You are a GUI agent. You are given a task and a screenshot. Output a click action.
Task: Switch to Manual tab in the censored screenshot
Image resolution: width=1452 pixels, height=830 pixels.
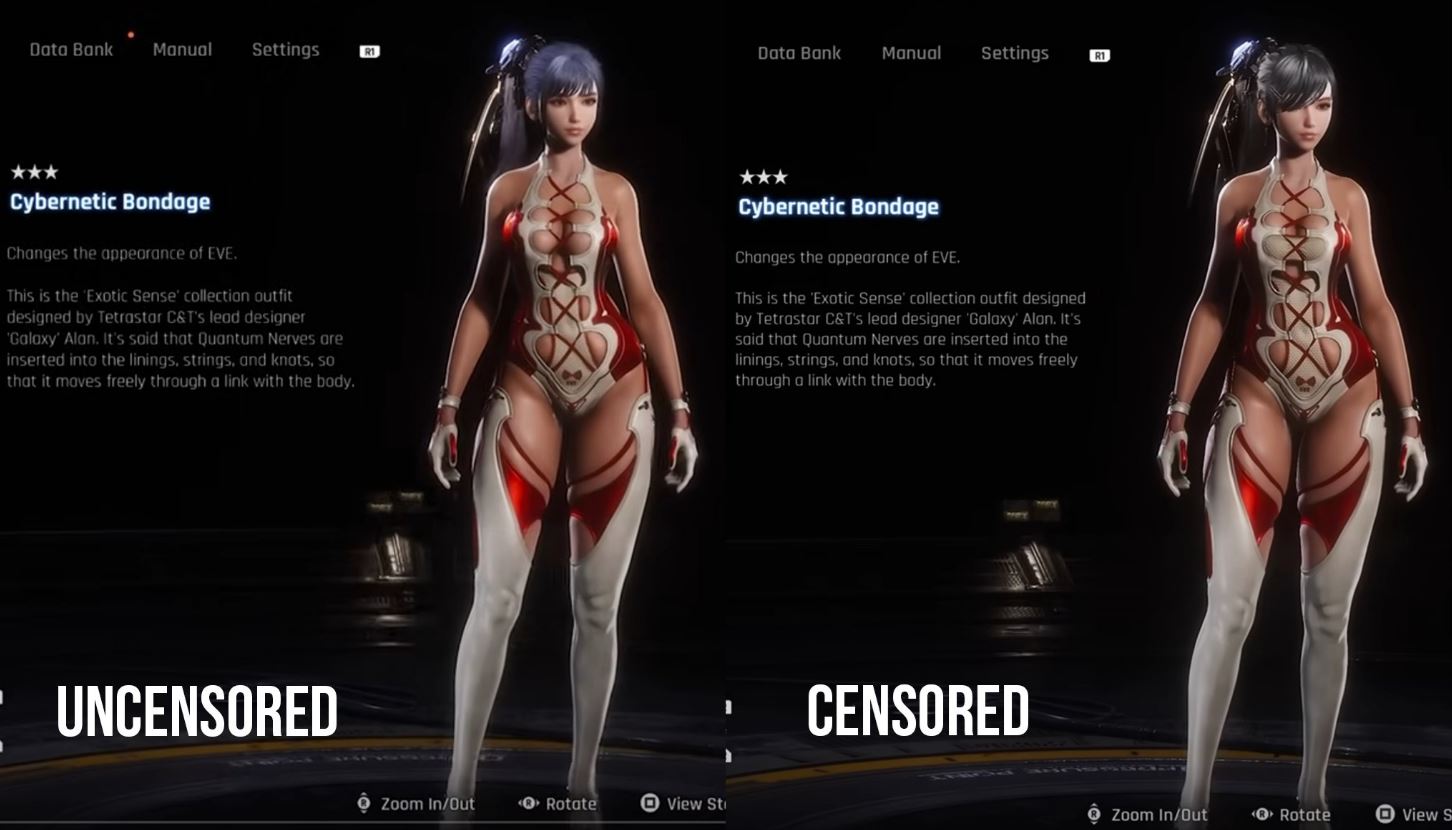point(911,53)
